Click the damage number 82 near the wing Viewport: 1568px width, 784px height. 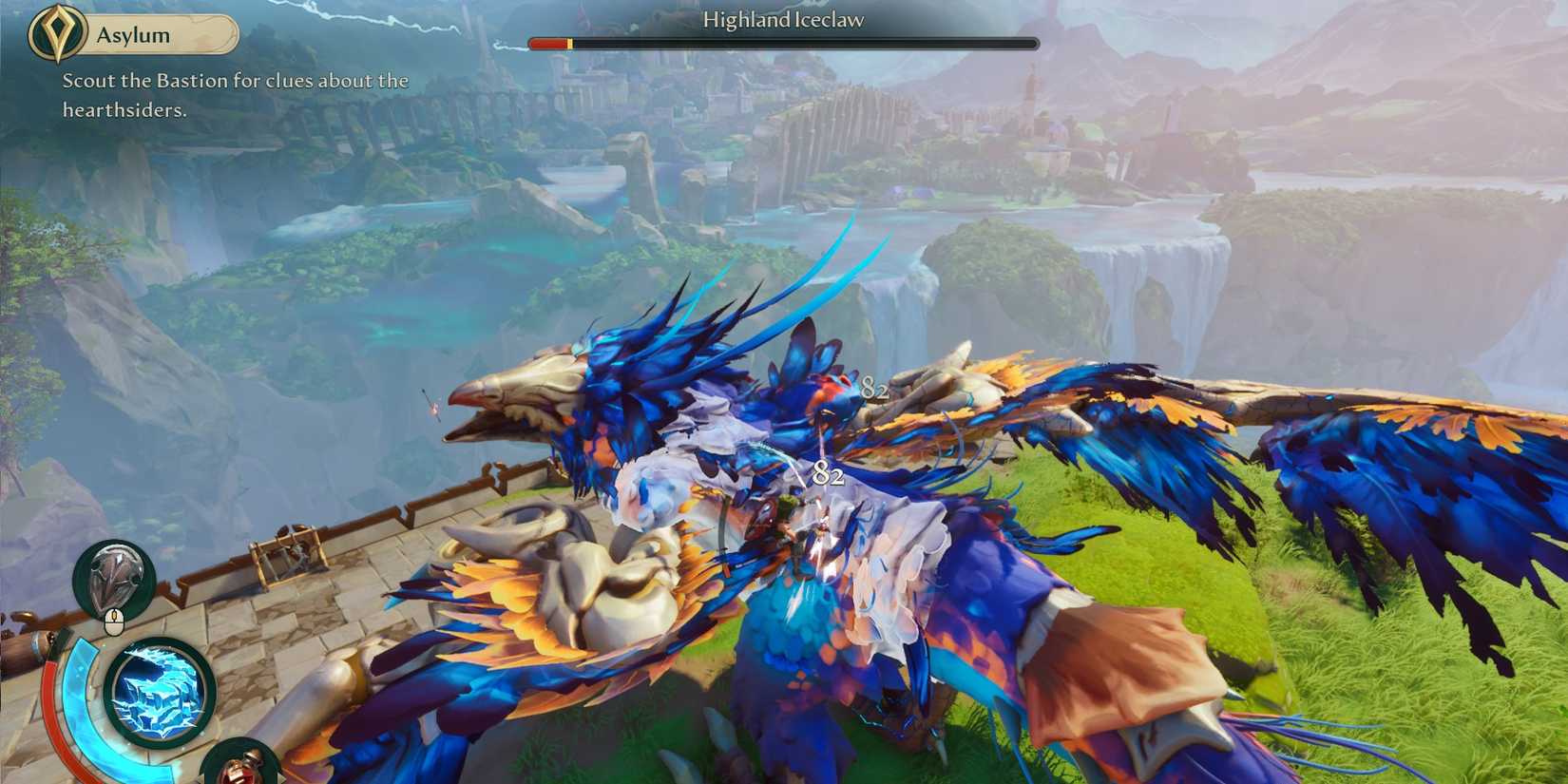tap(874, 388)
